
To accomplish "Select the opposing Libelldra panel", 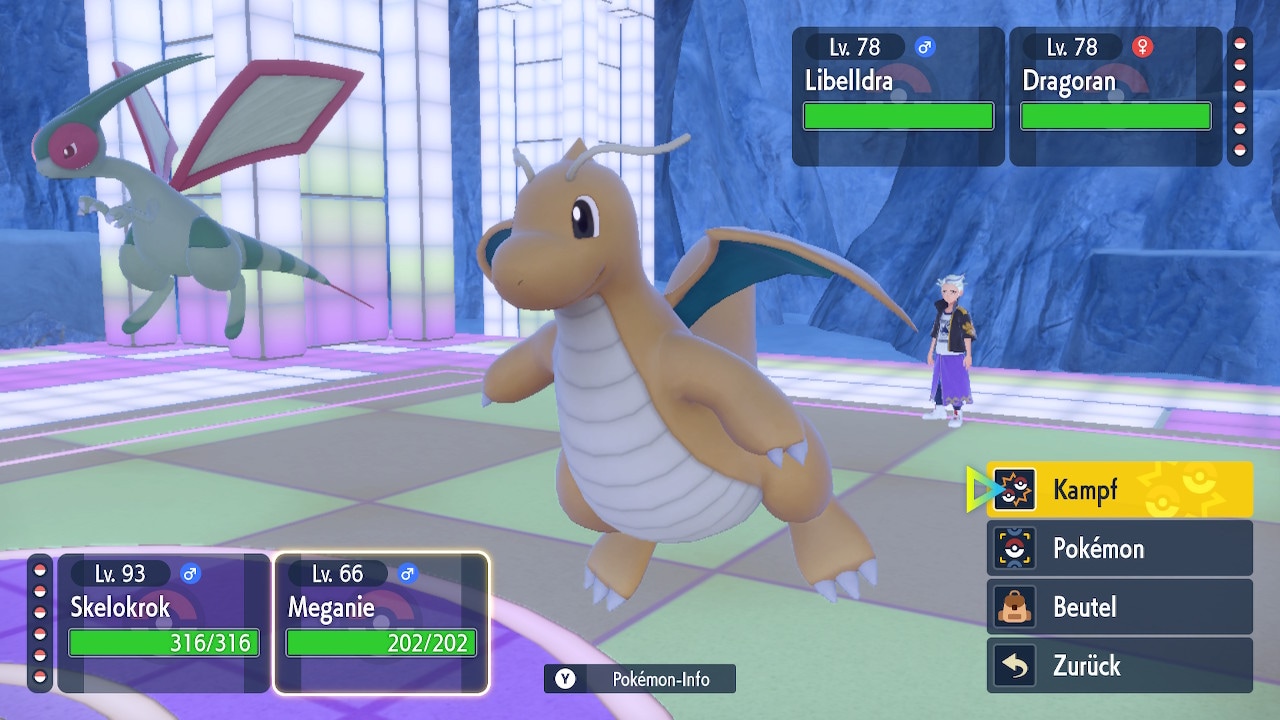I will coord(898,96).
